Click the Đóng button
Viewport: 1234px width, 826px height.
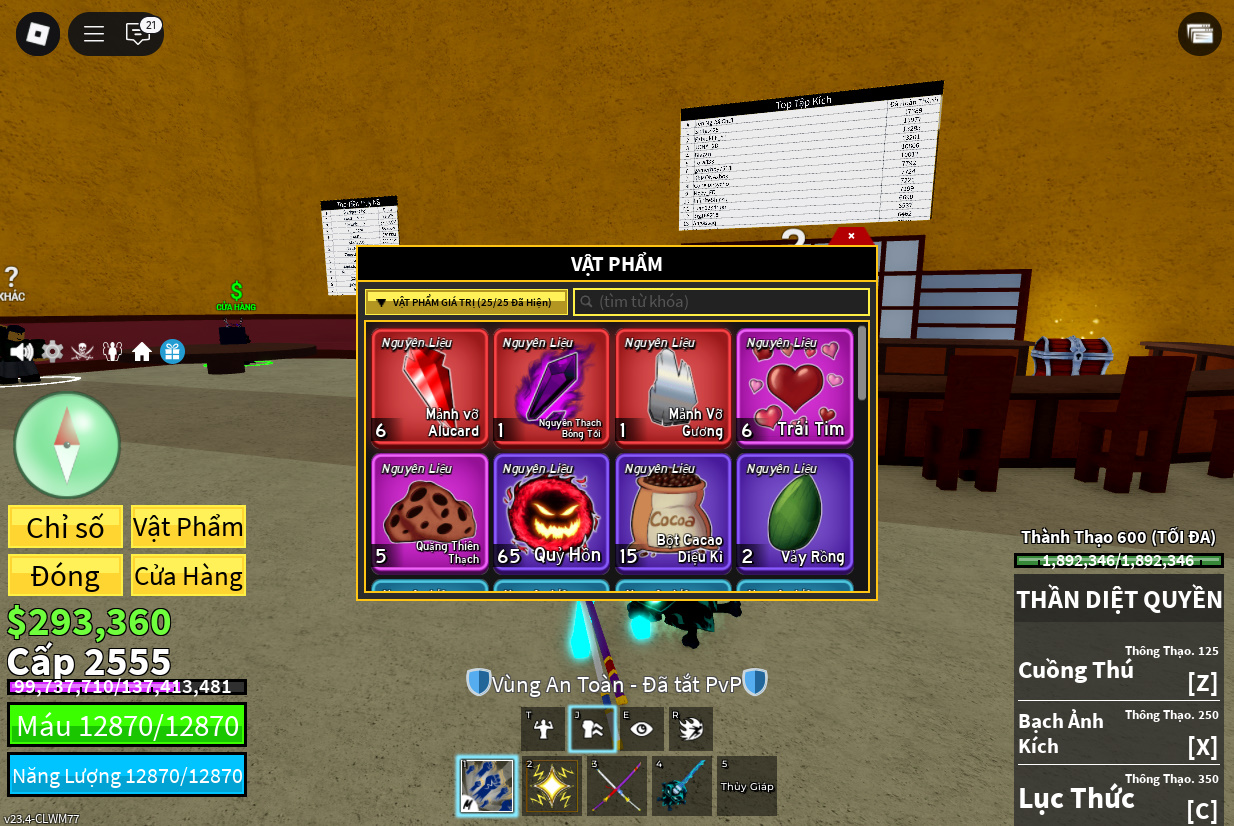click(x=66, y=576)
